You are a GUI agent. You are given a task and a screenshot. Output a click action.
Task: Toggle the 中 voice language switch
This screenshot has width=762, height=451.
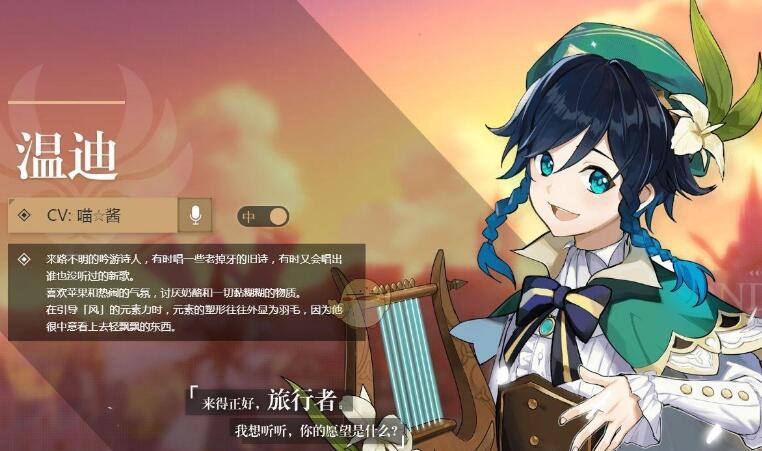tap(263, 216)
